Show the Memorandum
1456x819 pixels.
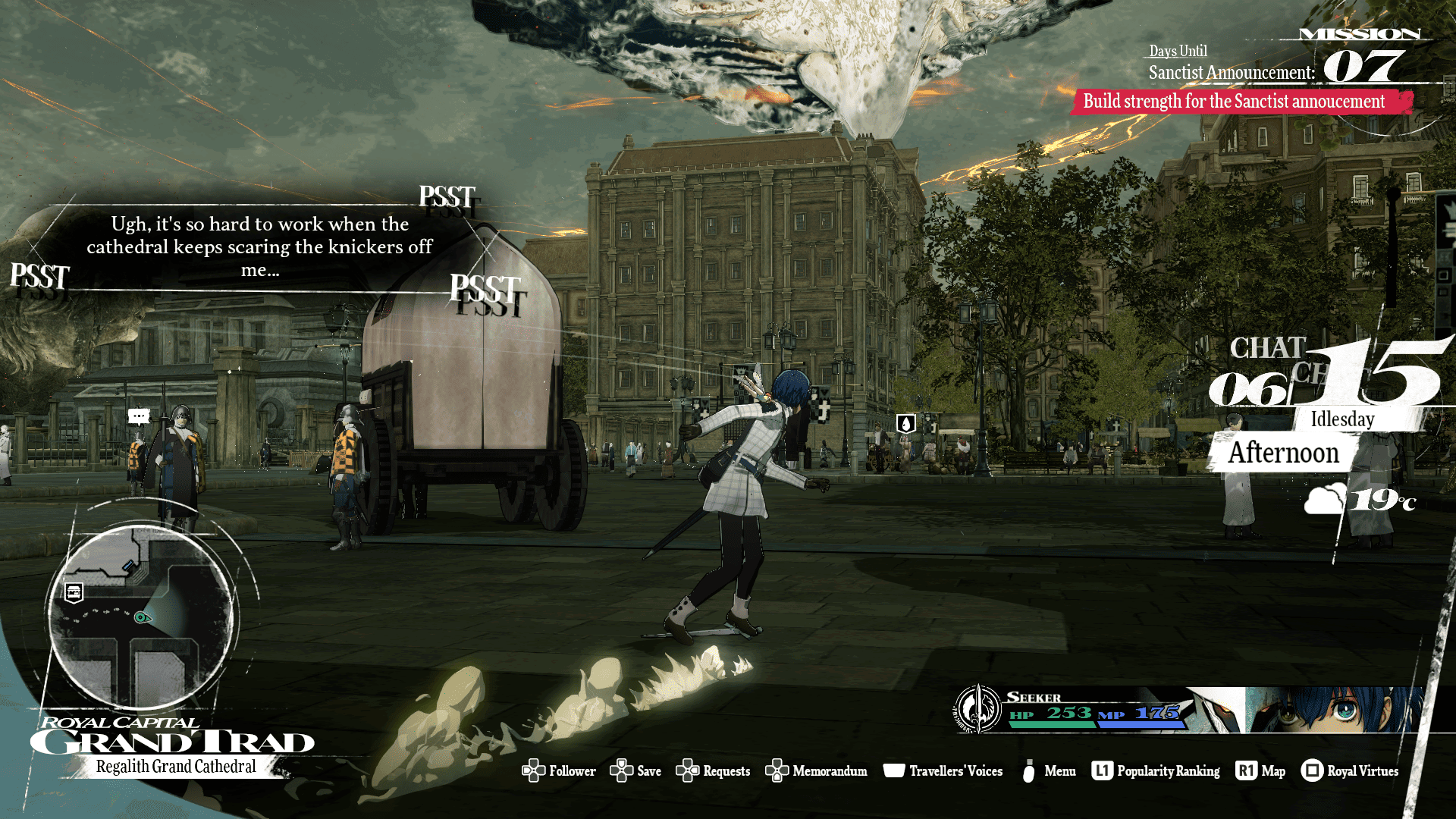tap(816, 771)
